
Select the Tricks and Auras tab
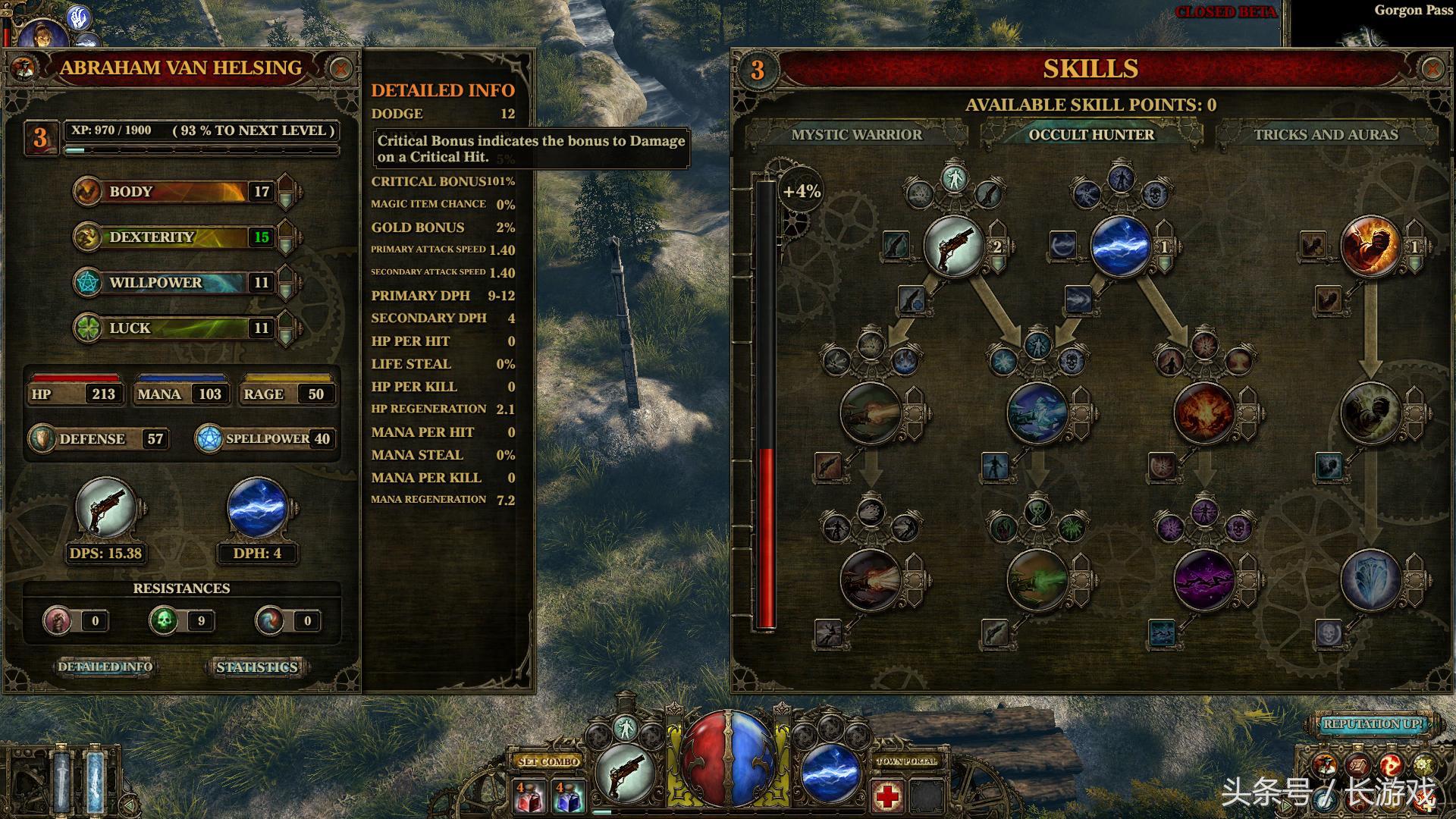(x=1326, y=135)
